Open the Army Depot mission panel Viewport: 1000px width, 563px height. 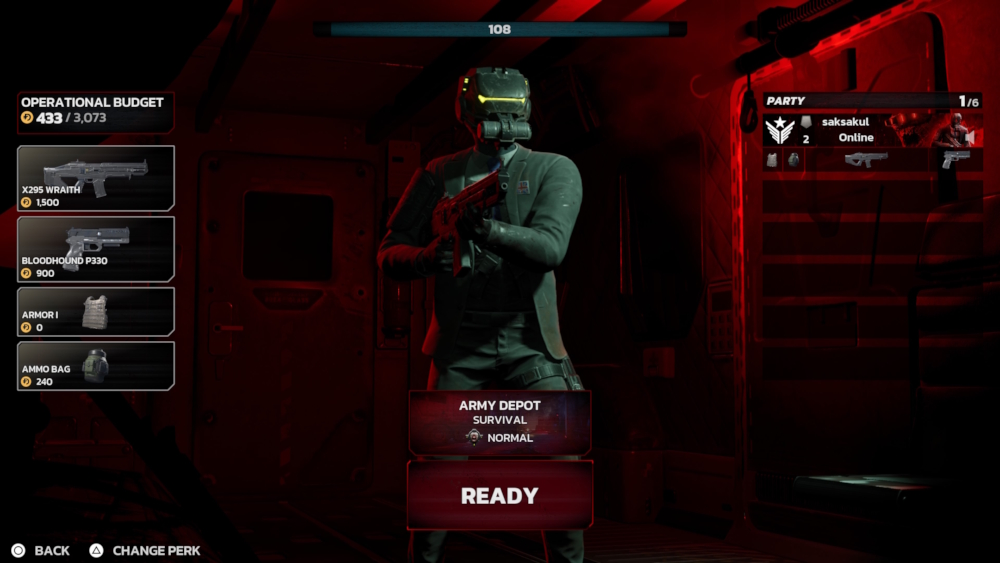pyautogui.click(x=499, y=421)
